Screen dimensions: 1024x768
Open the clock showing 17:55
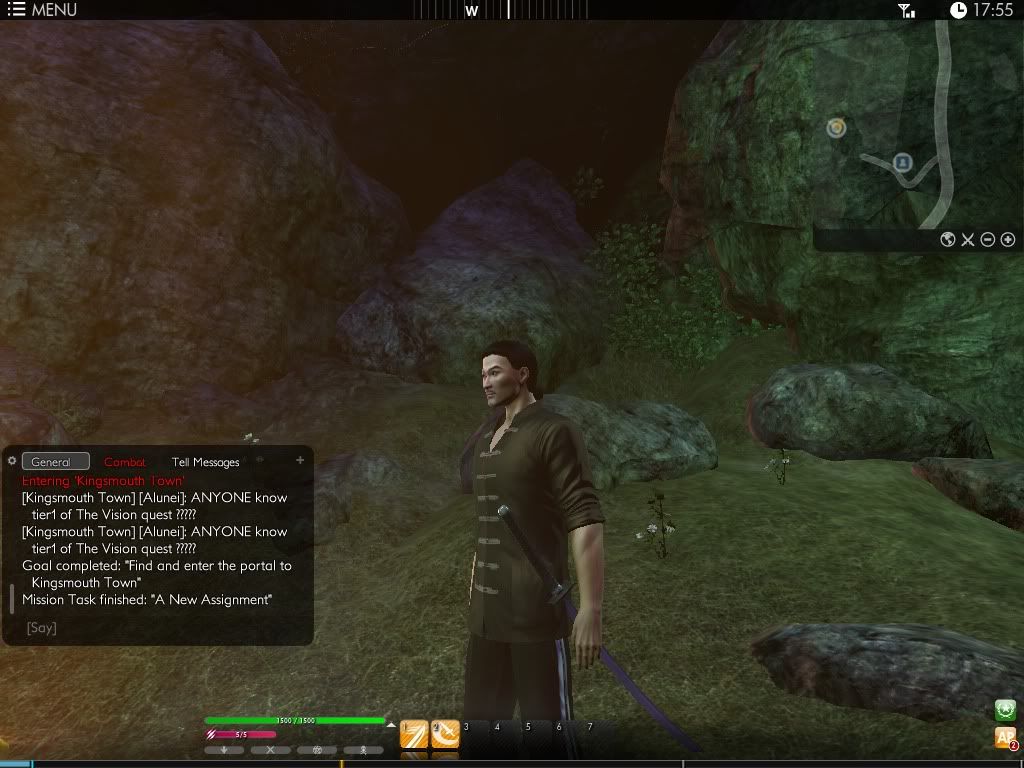tap(981, 10)
